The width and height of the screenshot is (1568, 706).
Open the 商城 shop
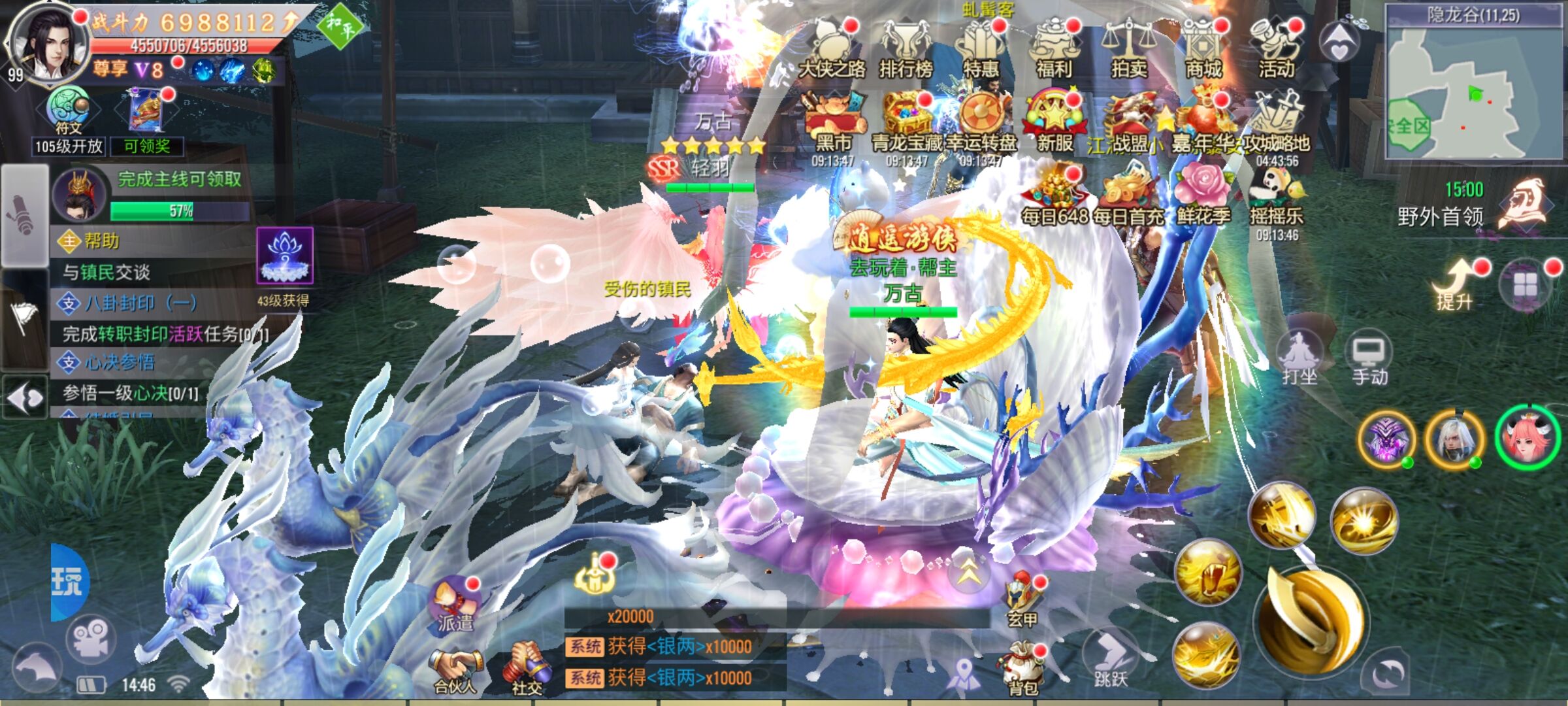click(x=1203, y=49)
